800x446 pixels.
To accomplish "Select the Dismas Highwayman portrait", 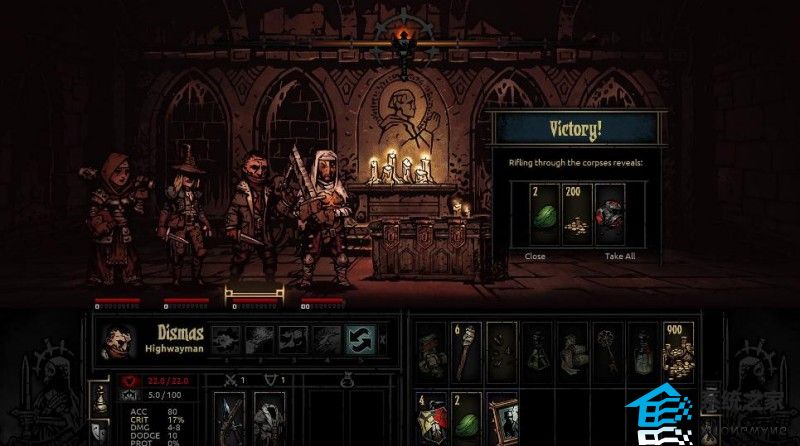I will 116,340.
